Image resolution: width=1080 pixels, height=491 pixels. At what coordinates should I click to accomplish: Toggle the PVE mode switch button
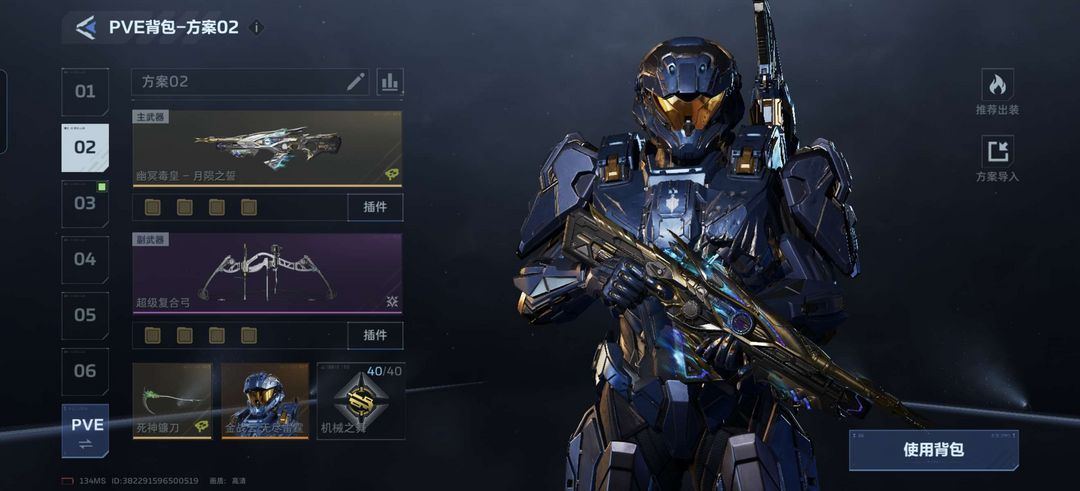pyautogui.click(x=85, y=431)
